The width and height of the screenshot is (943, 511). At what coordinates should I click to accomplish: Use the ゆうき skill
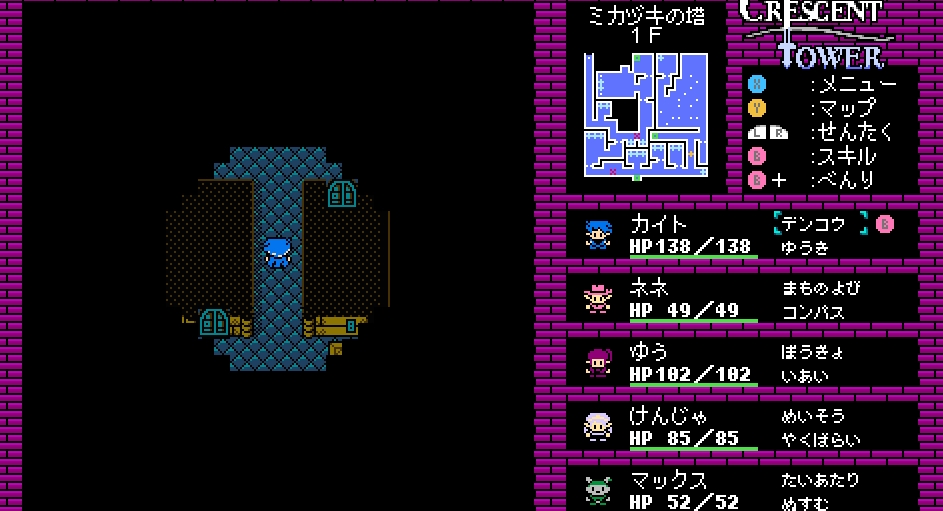(x=806, y=247)
